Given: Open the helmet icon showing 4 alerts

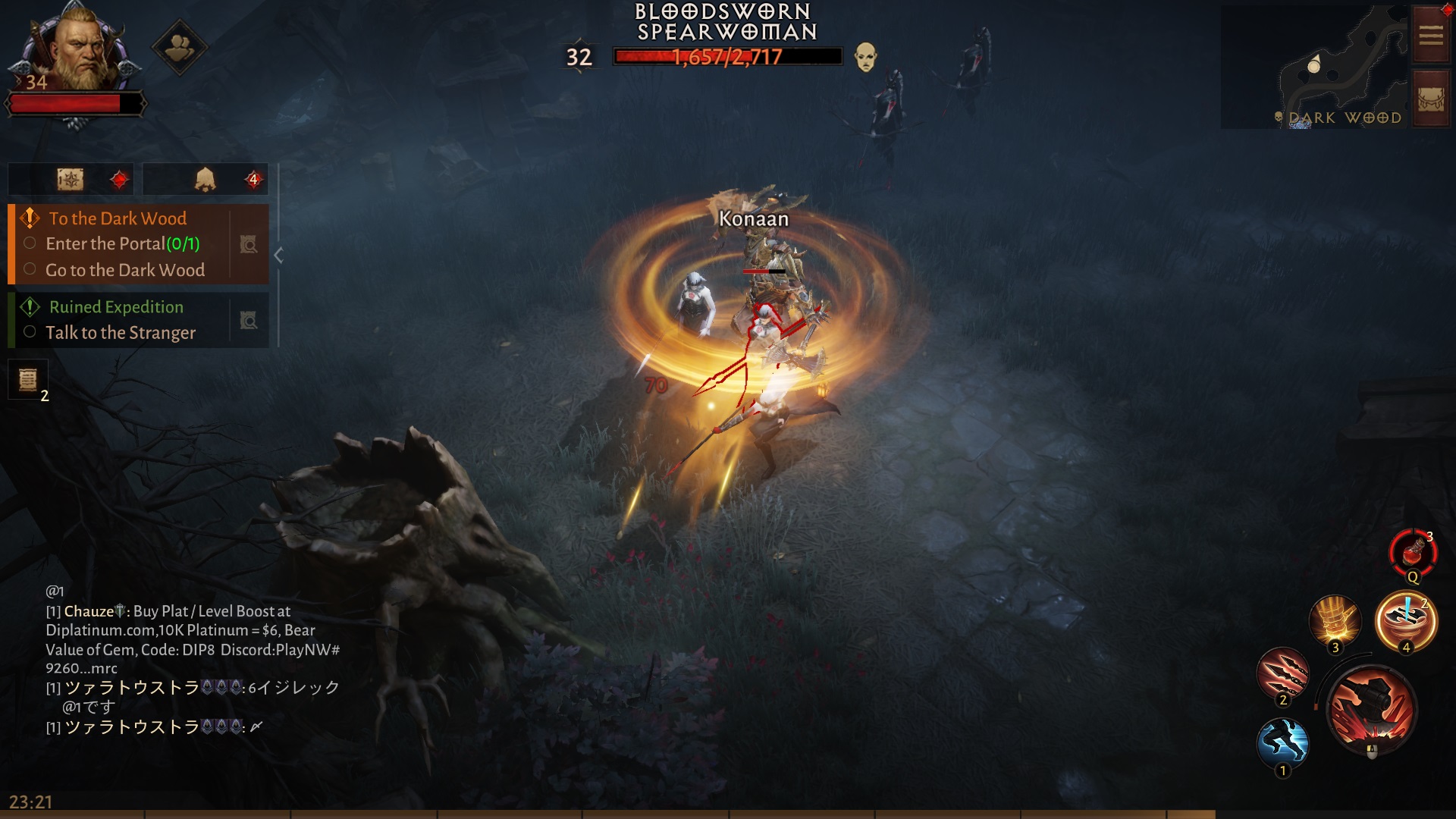Looking at the screenshot, I should [x=203, y=179].
